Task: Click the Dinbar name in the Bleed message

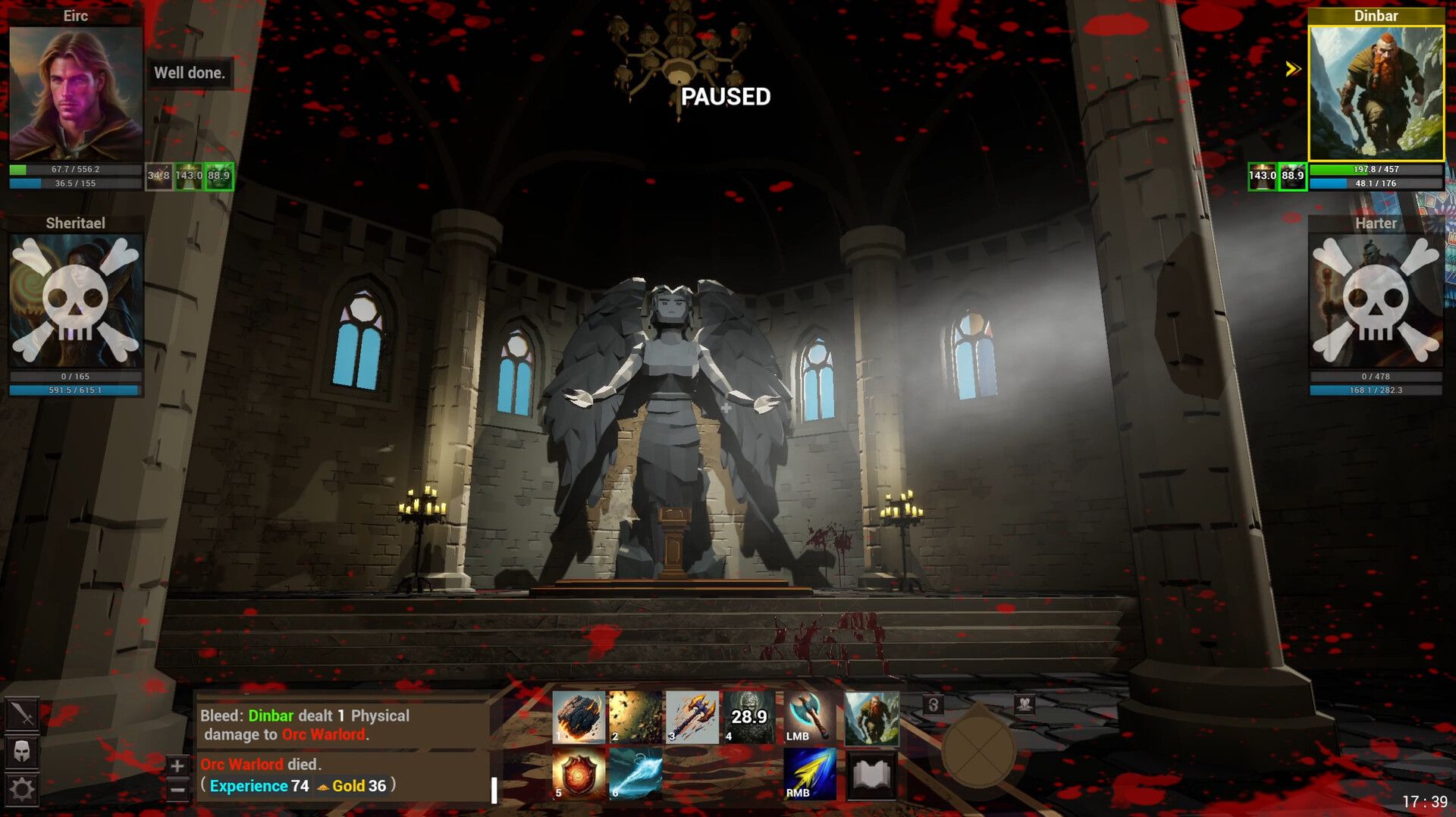Action: [x=271, y=715]
